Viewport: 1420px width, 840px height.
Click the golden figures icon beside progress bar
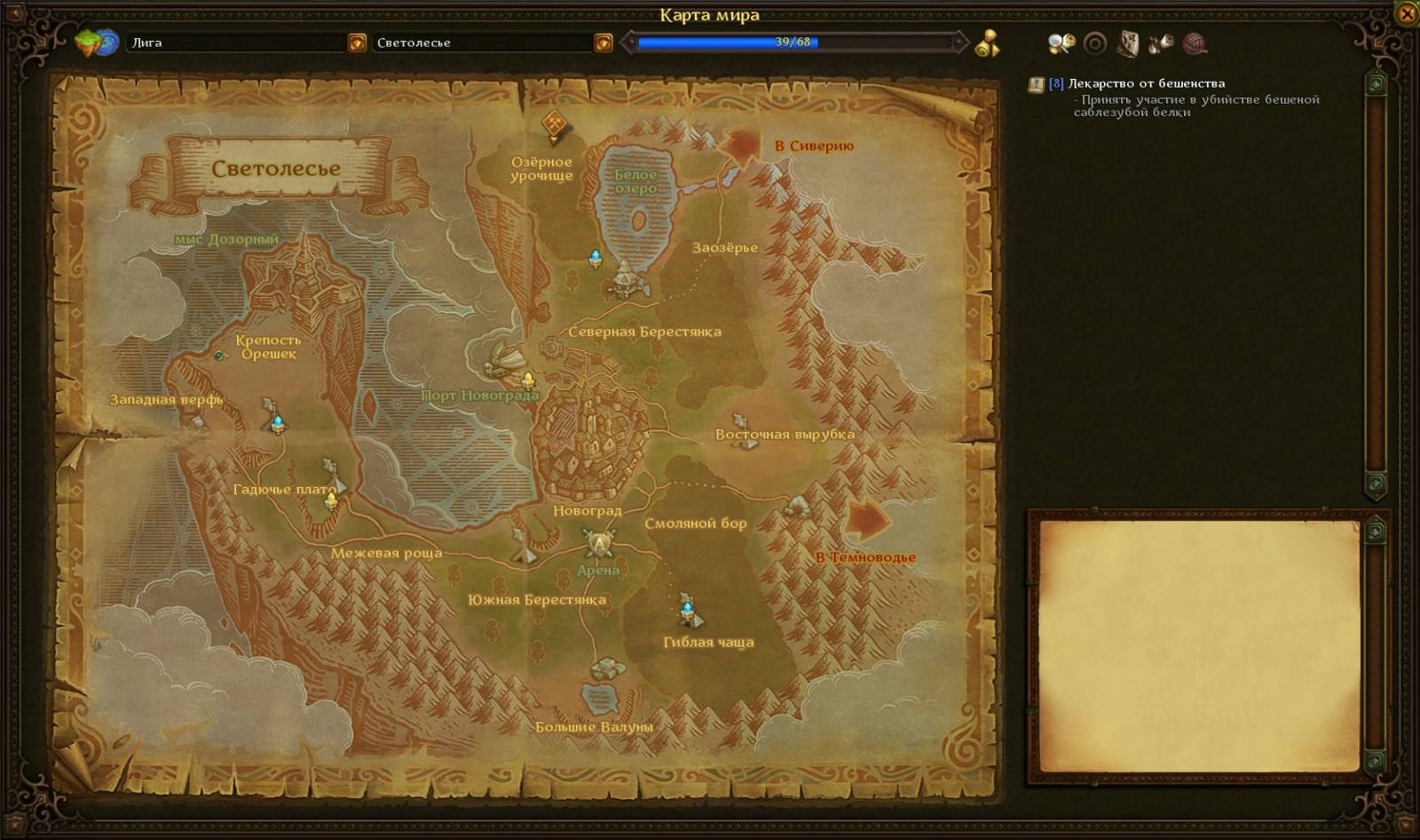(987, 43)
